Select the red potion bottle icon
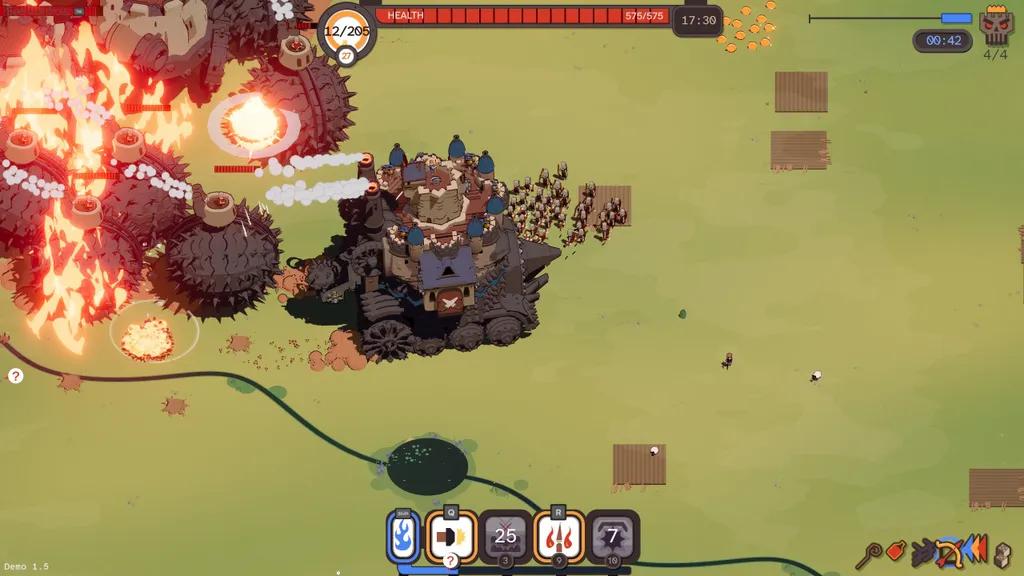 pyautogui.click(x=896, y=551)
